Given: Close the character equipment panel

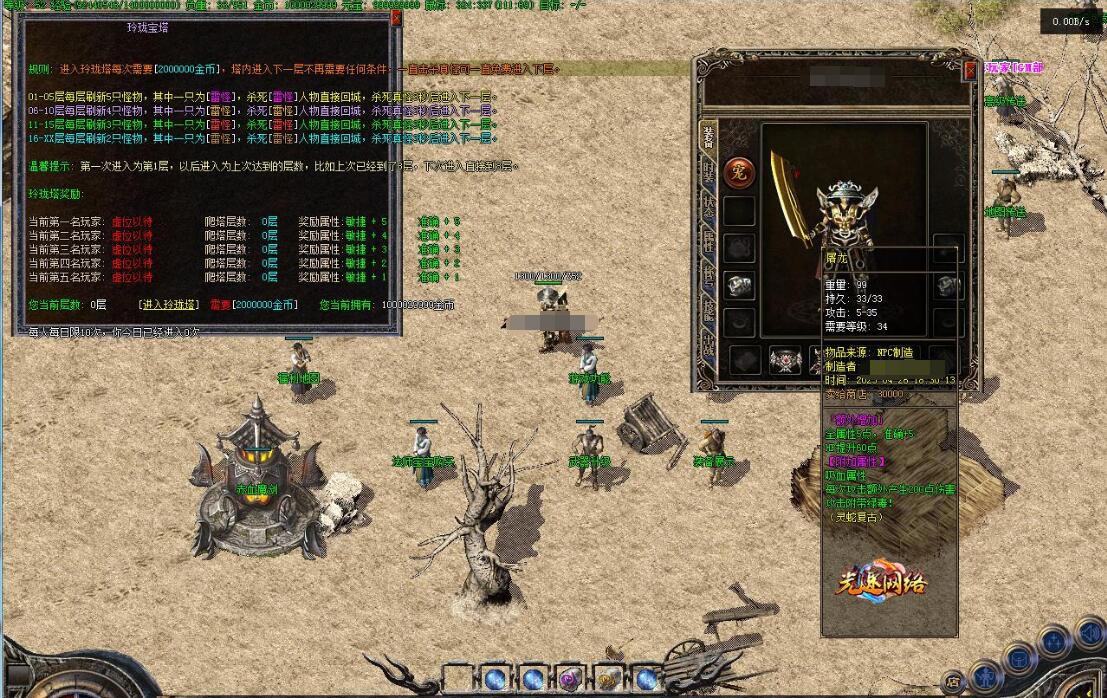Looking at the screenshot, I should pyautogui.click(x=970, y=71).
